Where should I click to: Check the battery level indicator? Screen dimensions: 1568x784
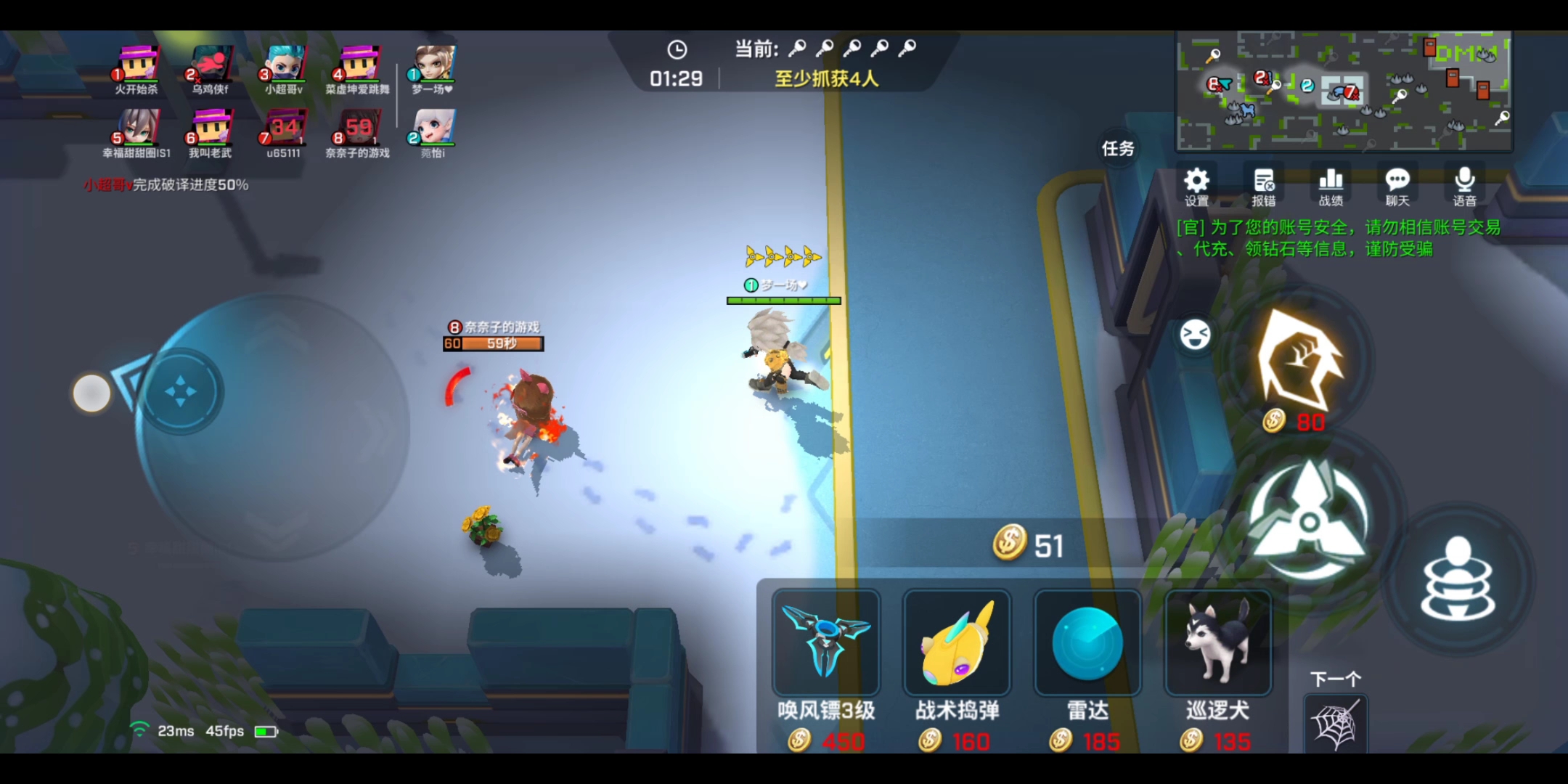(x=266, y=731)
